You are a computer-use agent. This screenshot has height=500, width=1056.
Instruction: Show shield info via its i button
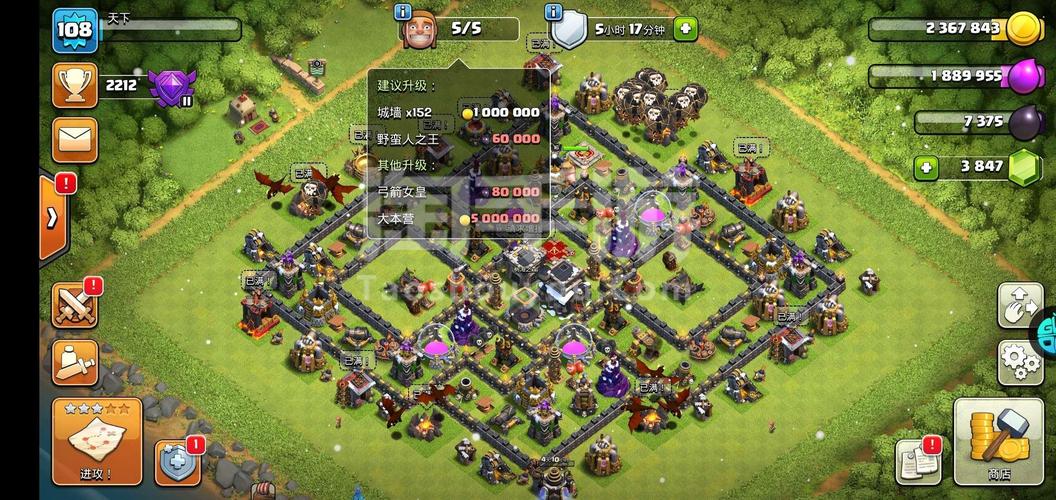click(x=553, y=12)
